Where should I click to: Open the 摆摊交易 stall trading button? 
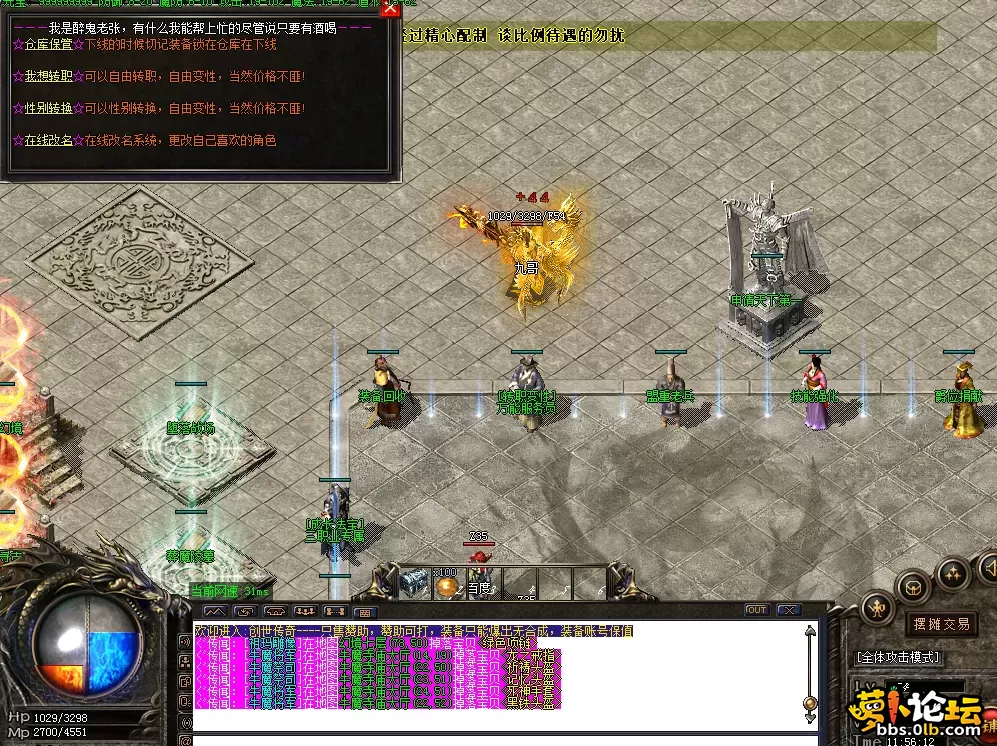pyautogui.click(x=941, y=624)
